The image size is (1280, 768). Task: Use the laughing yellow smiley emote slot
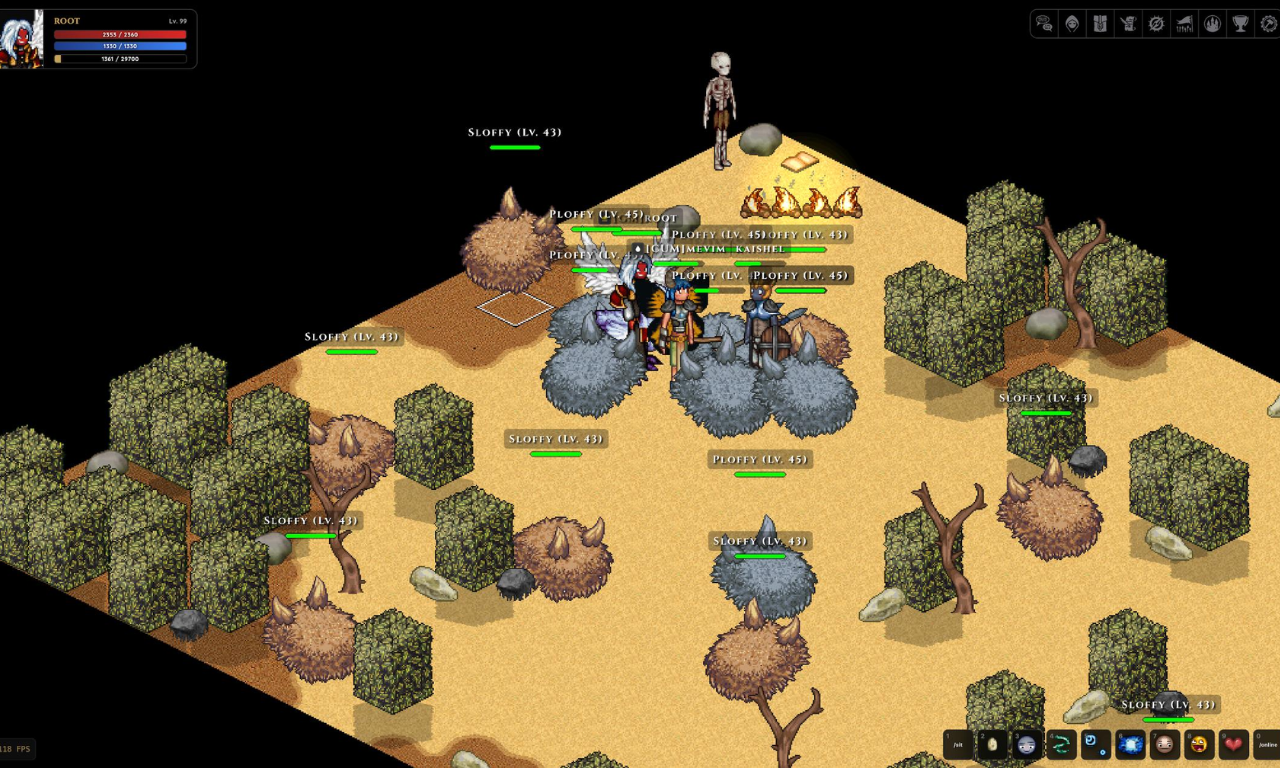point(1199,744)
